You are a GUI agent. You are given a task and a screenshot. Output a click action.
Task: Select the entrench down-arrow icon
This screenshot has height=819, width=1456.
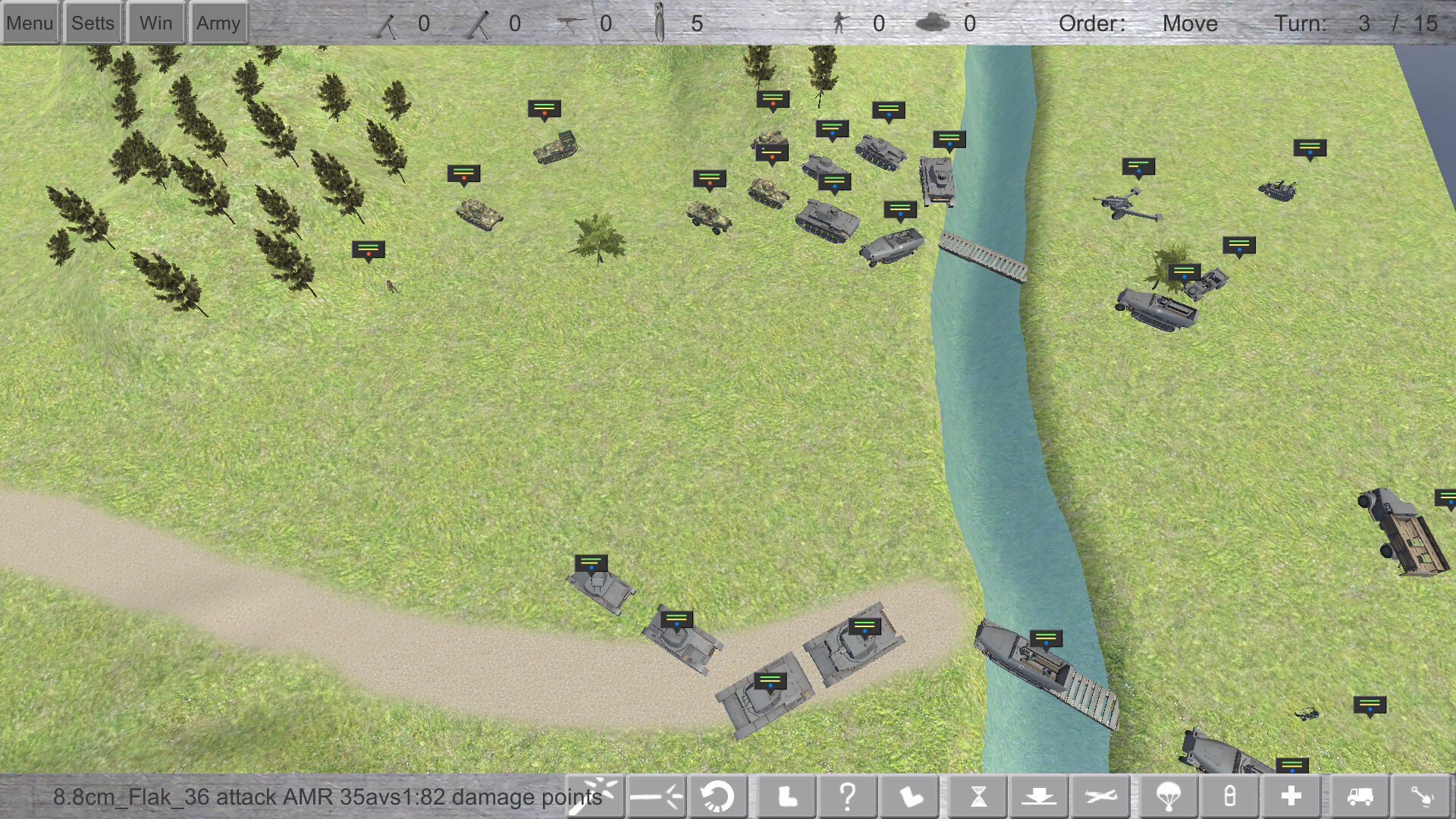[1040, 796]
